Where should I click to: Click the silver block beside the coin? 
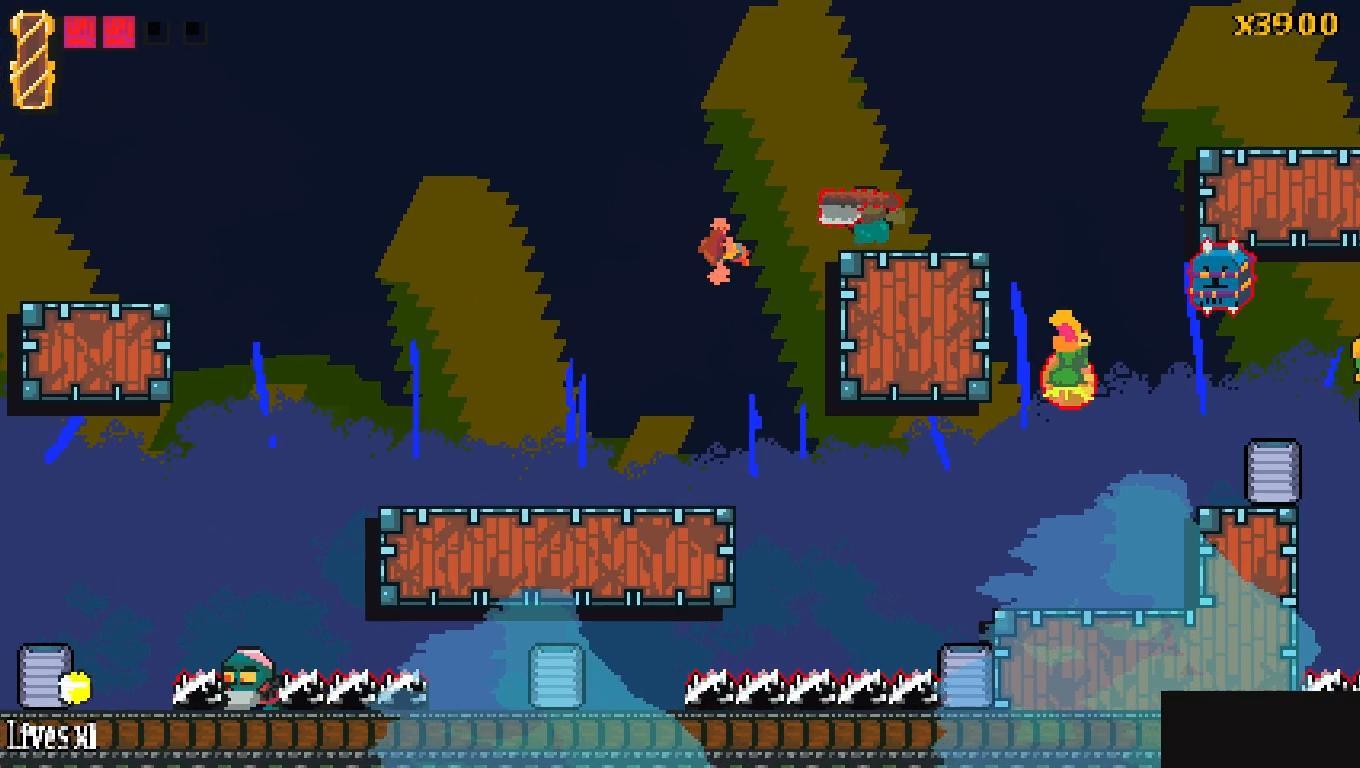coord(45,675)
